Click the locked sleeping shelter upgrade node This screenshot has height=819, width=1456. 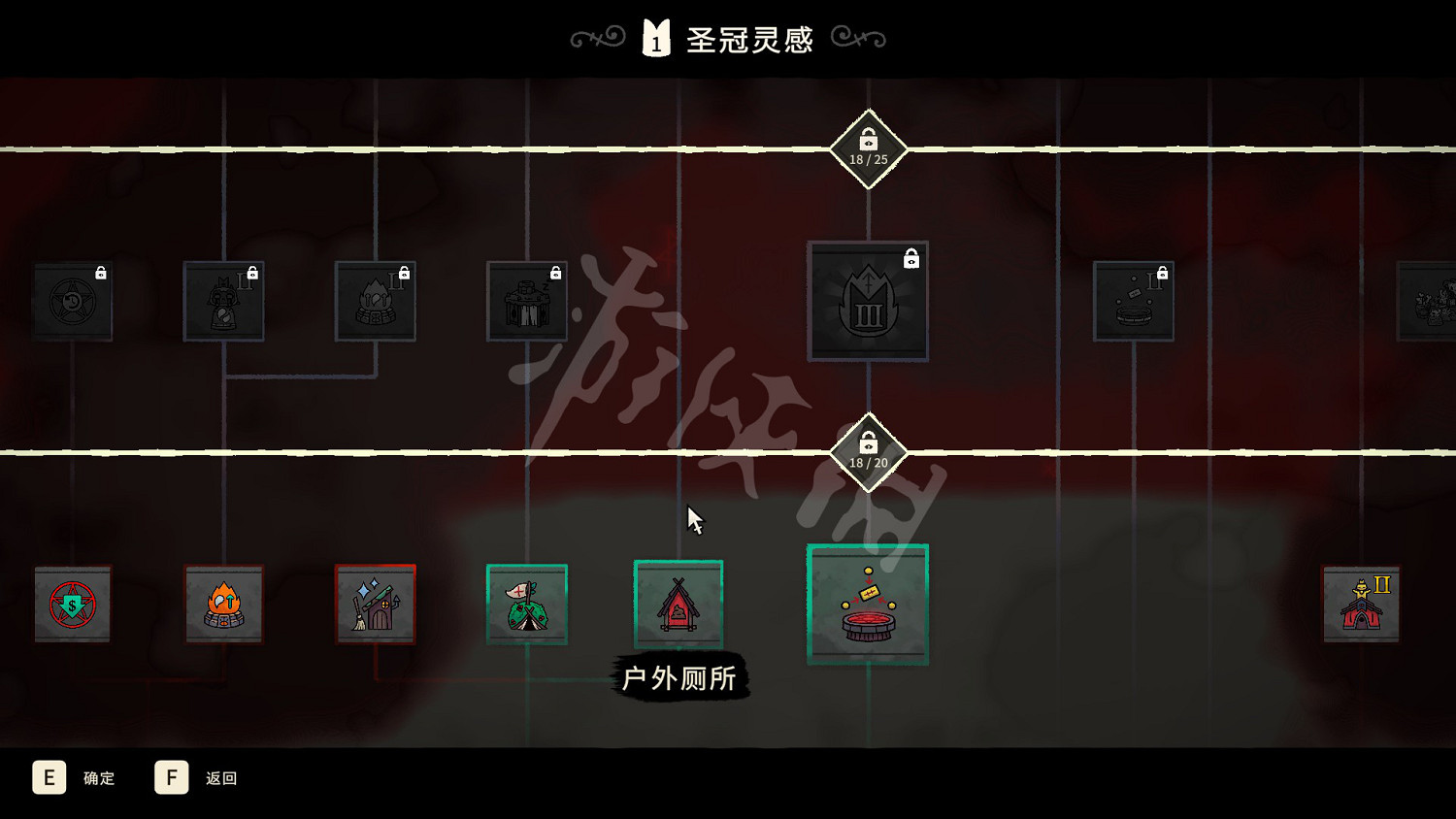[527, 301]
